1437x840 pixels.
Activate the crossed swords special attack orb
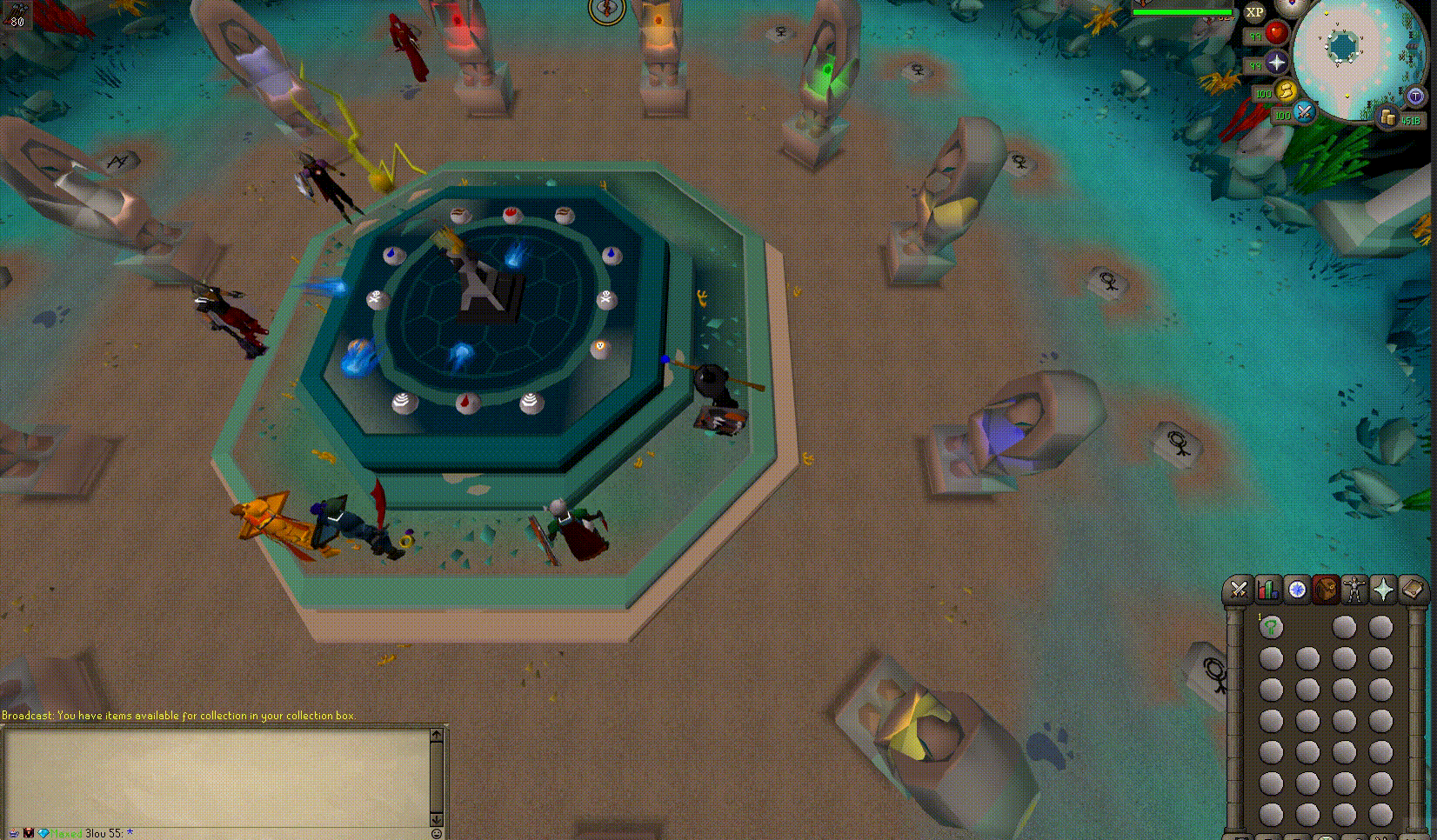1303,112
